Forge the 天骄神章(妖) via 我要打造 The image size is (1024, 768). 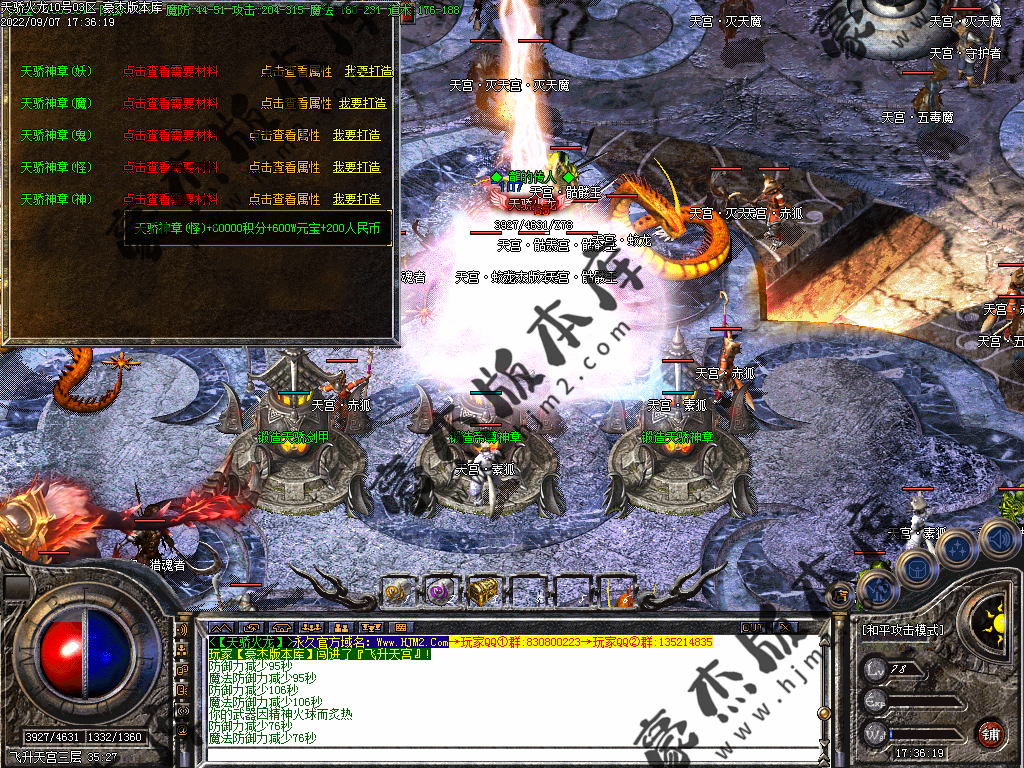tap(369, 71)
